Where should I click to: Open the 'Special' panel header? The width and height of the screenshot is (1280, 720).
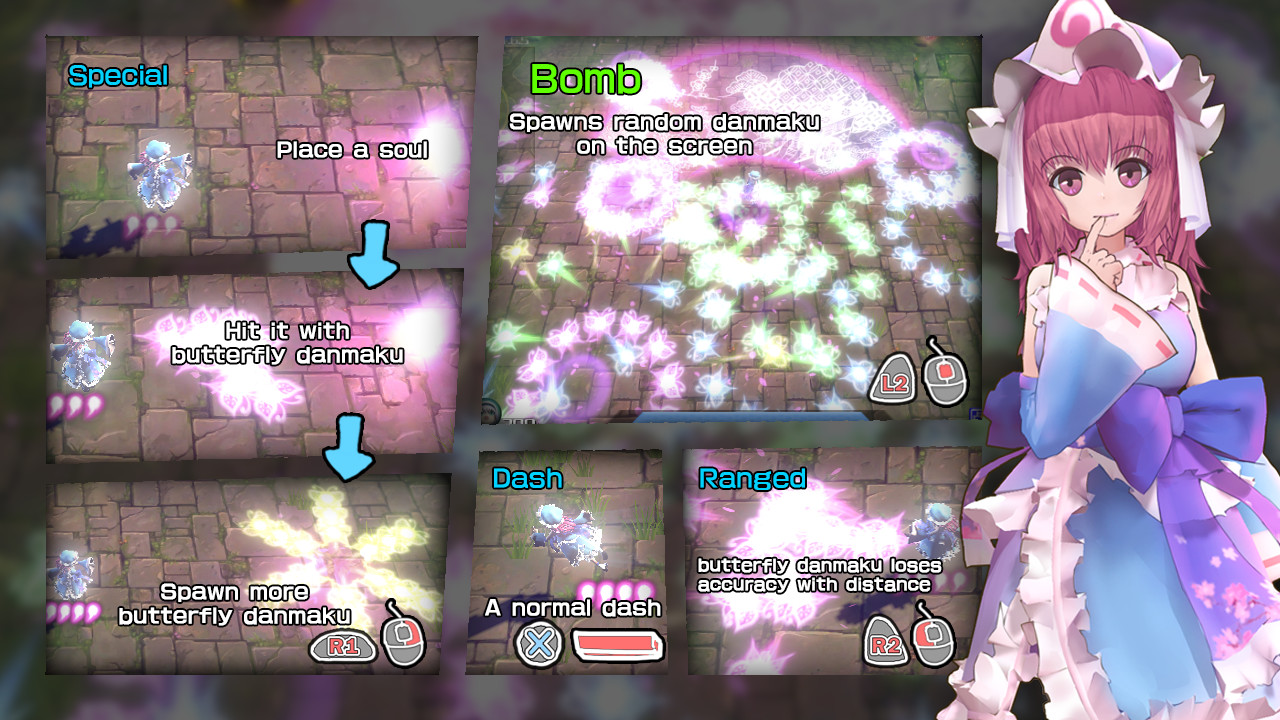click(x=118, y=73)
